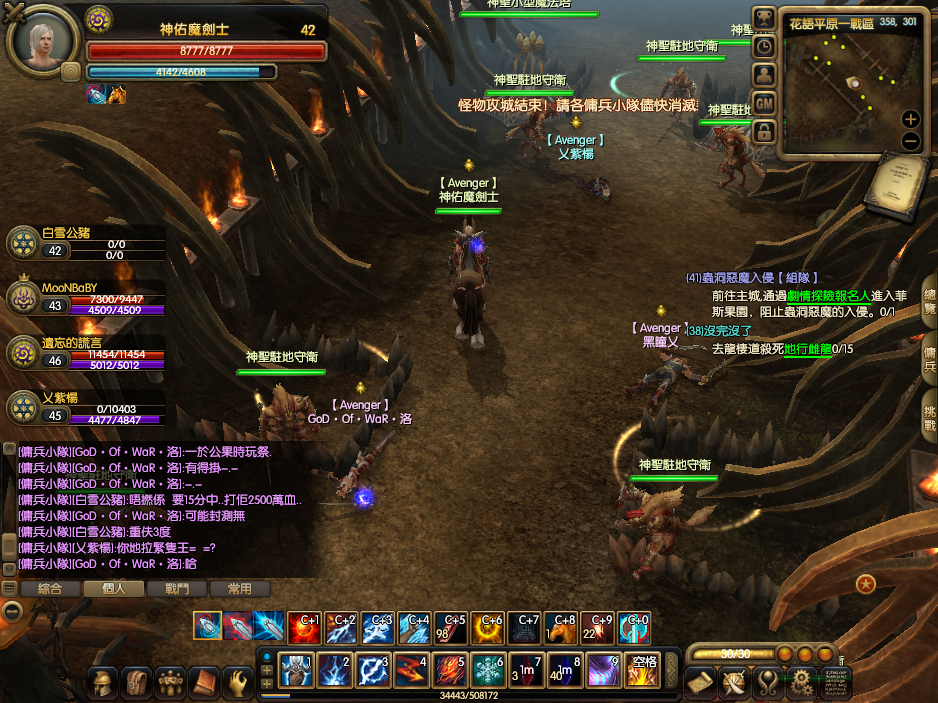Zoom in the minimap with plus button
The height and width of the screenshot is (703, 938).
tap(910, 119)
